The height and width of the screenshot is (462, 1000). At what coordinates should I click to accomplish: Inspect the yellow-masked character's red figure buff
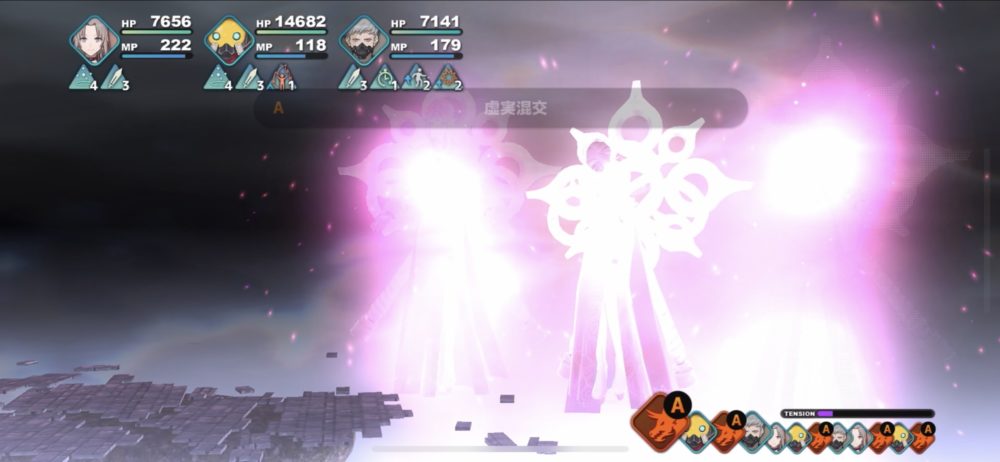[x=279, y=77]
